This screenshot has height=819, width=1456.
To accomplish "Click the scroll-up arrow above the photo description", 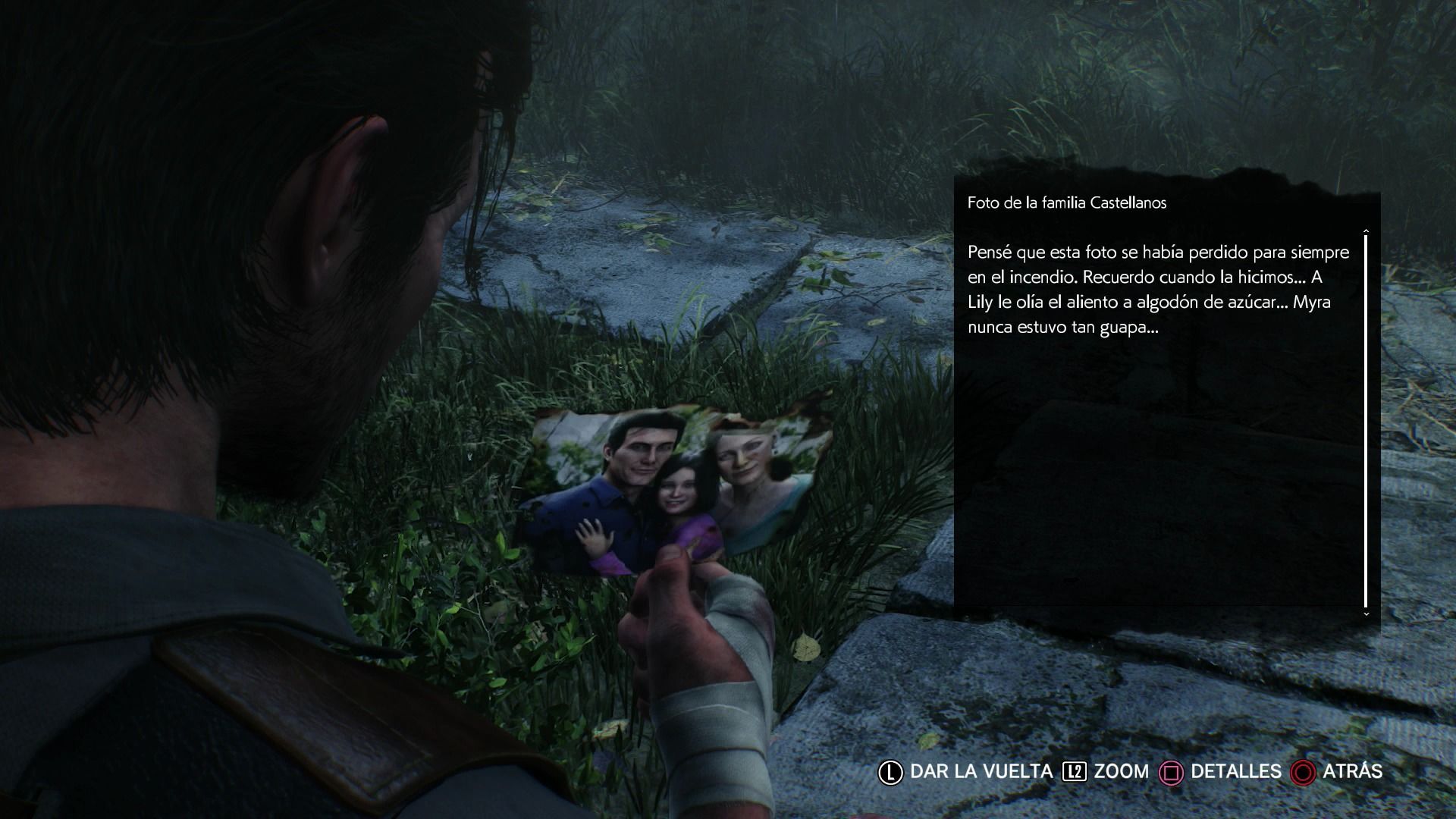I will pyautogui.click(x=1366, y=230).
